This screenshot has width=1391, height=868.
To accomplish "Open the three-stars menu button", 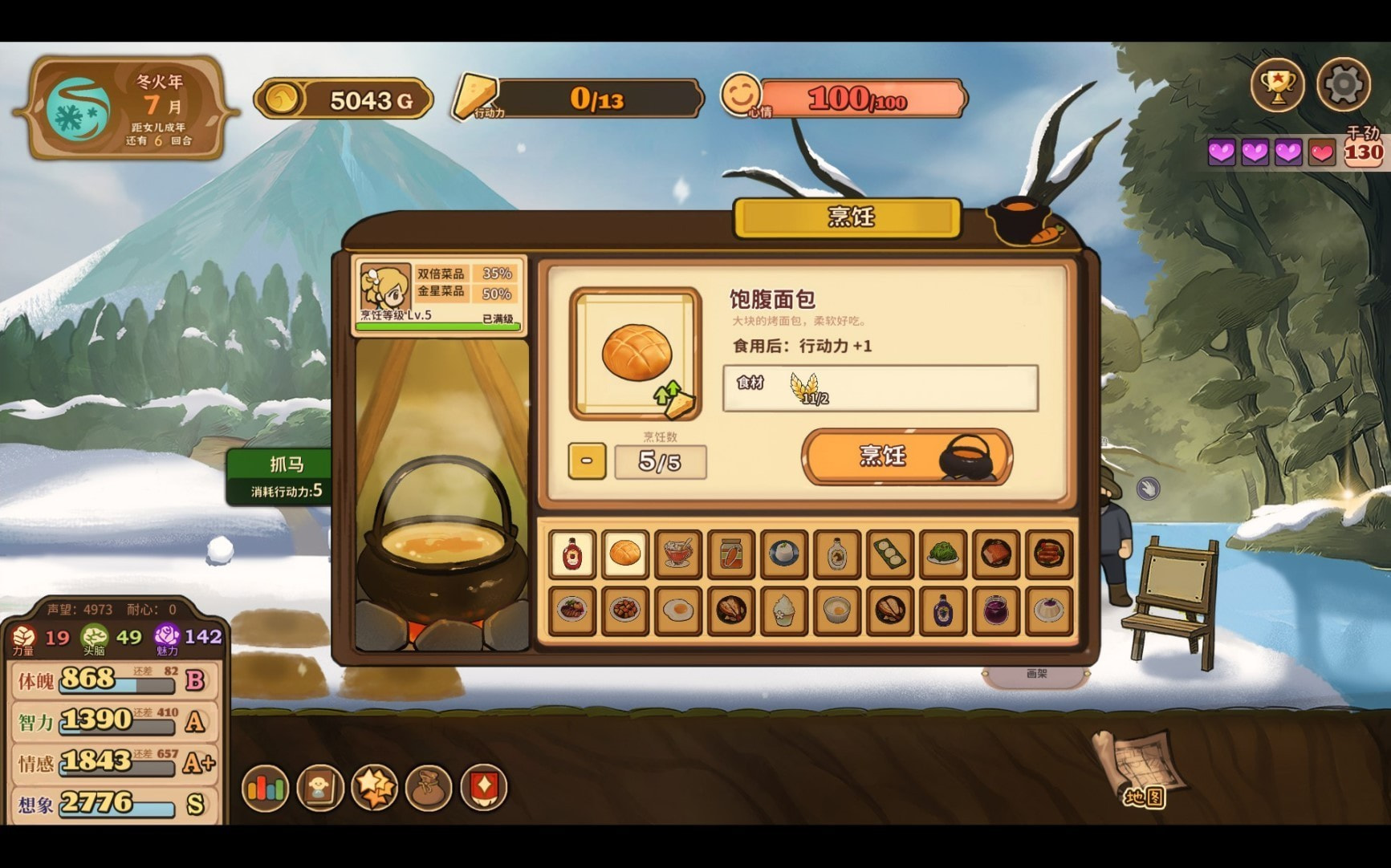I will [x=375, y=788].
